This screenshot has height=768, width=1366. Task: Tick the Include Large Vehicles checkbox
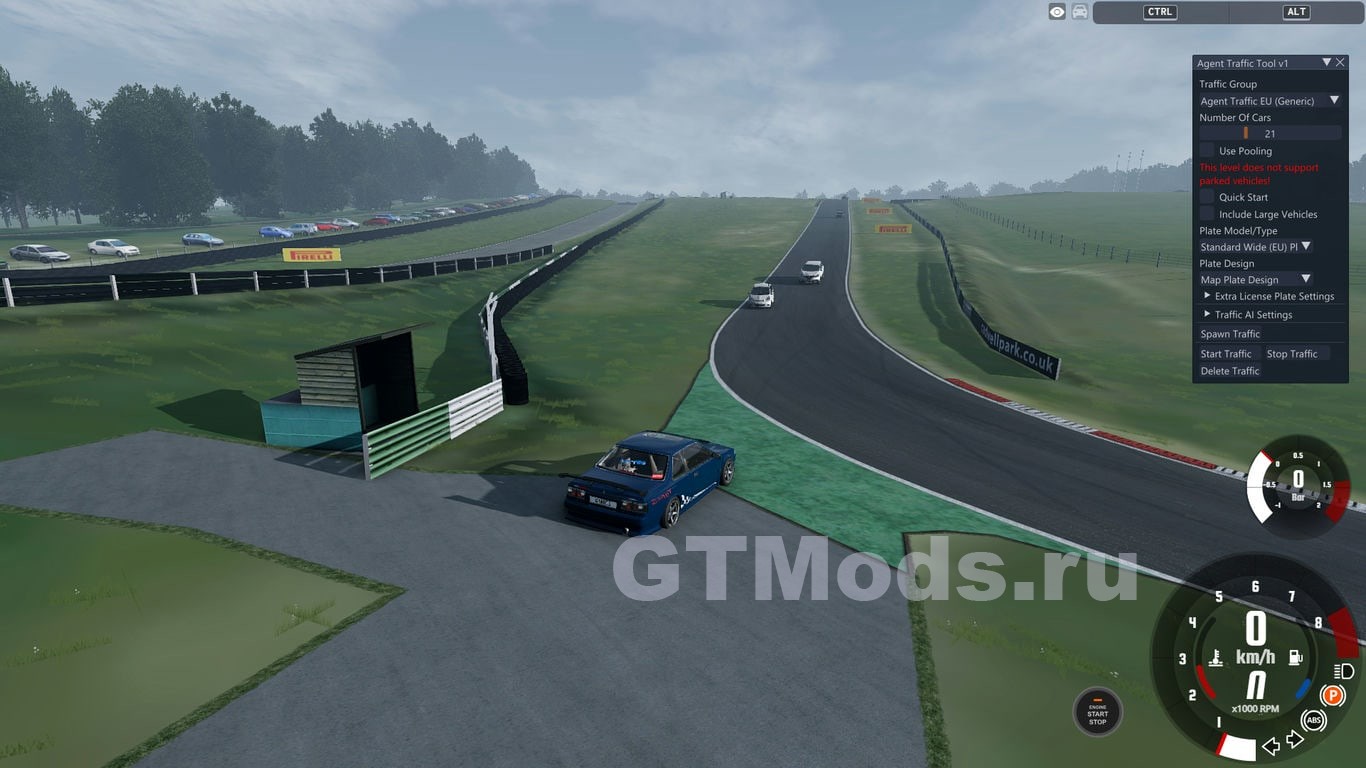(1207, 214)
